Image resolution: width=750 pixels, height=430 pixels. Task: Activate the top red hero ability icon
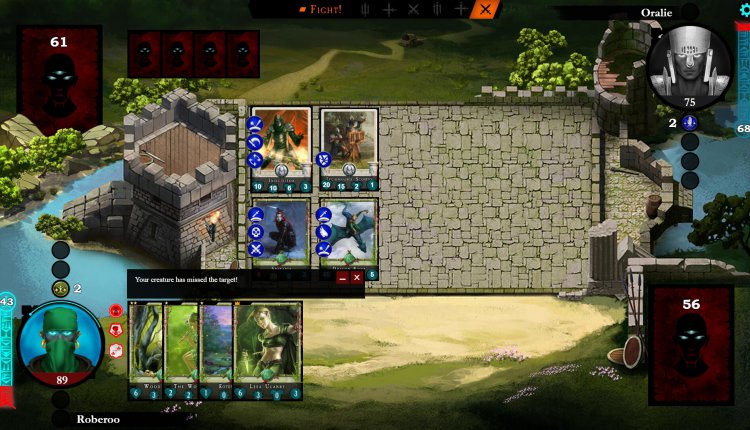click(x=115, y=310)
